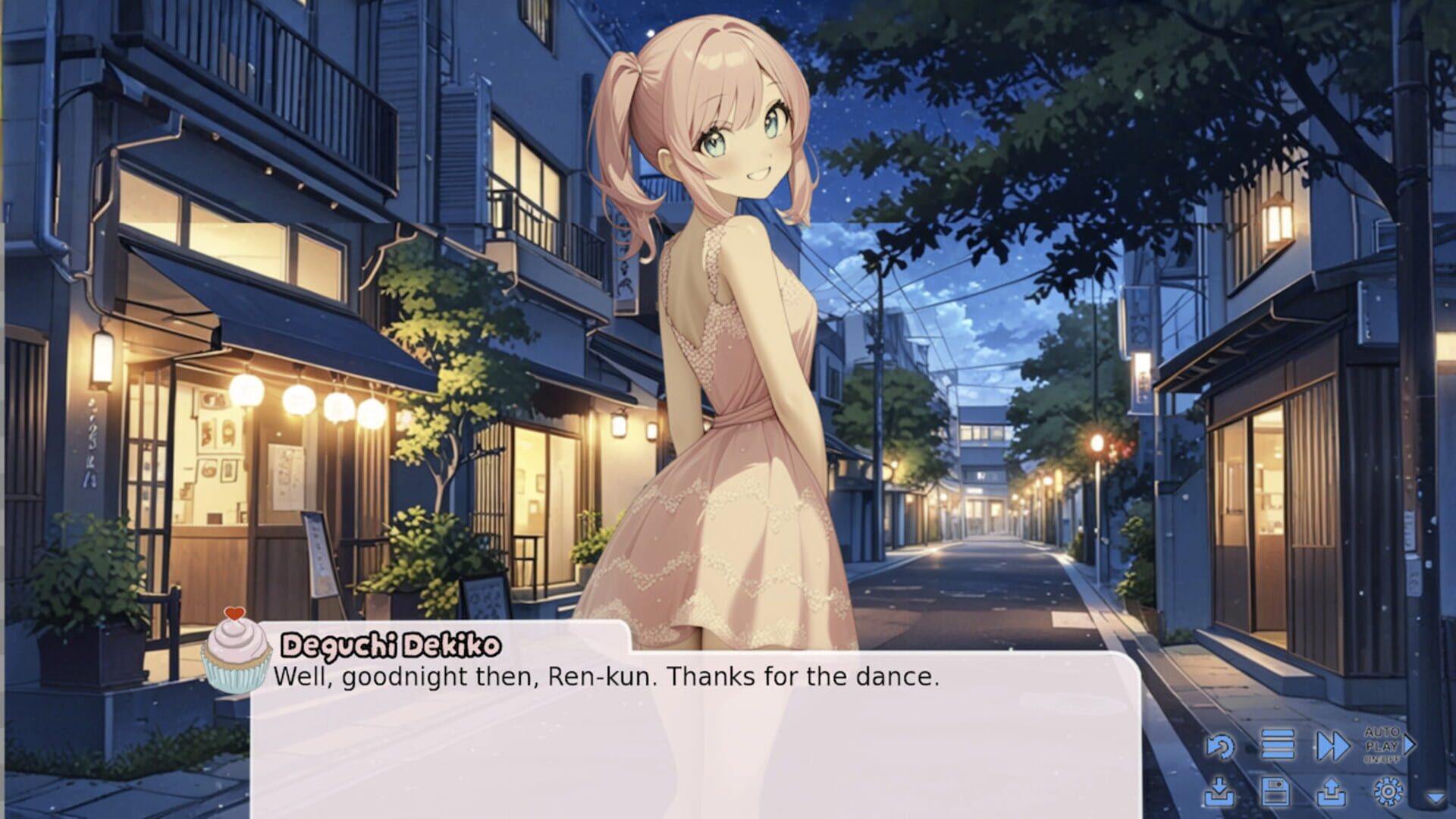Open settings via the gear icon

[x=1389, y=793]
